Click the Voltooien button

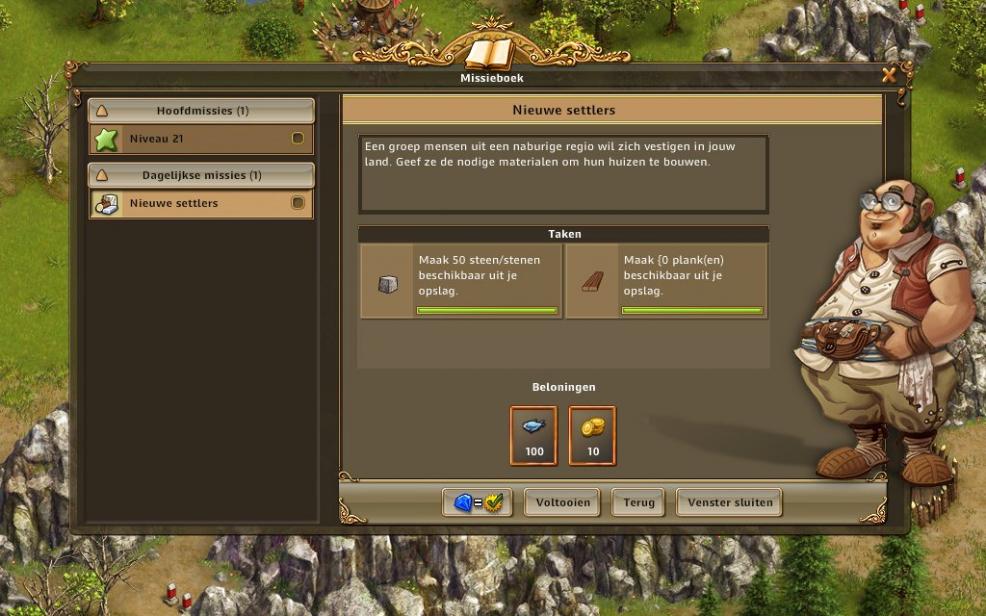point(563,502)
